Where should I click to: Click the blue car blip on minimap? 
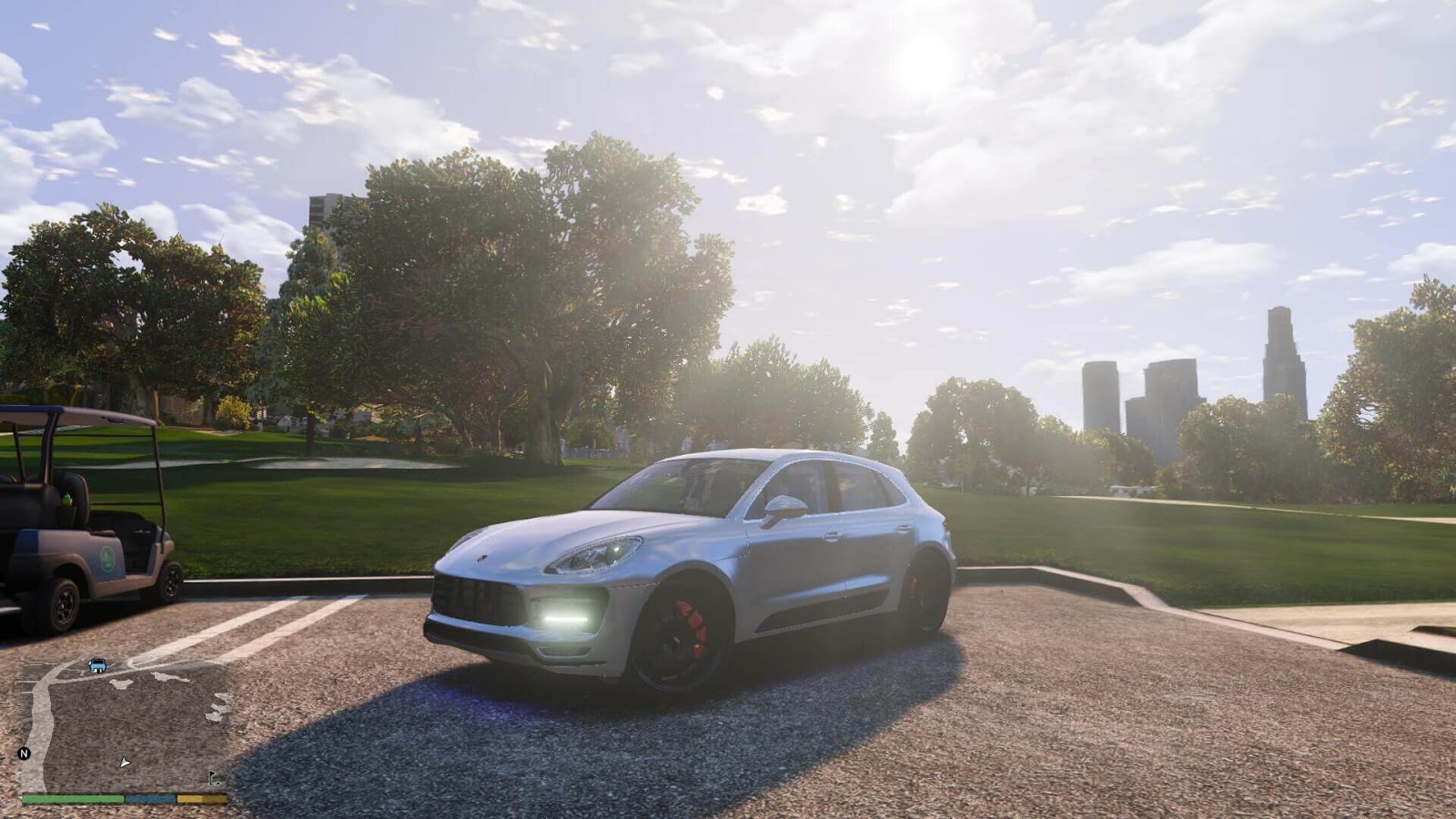(97, 665)
